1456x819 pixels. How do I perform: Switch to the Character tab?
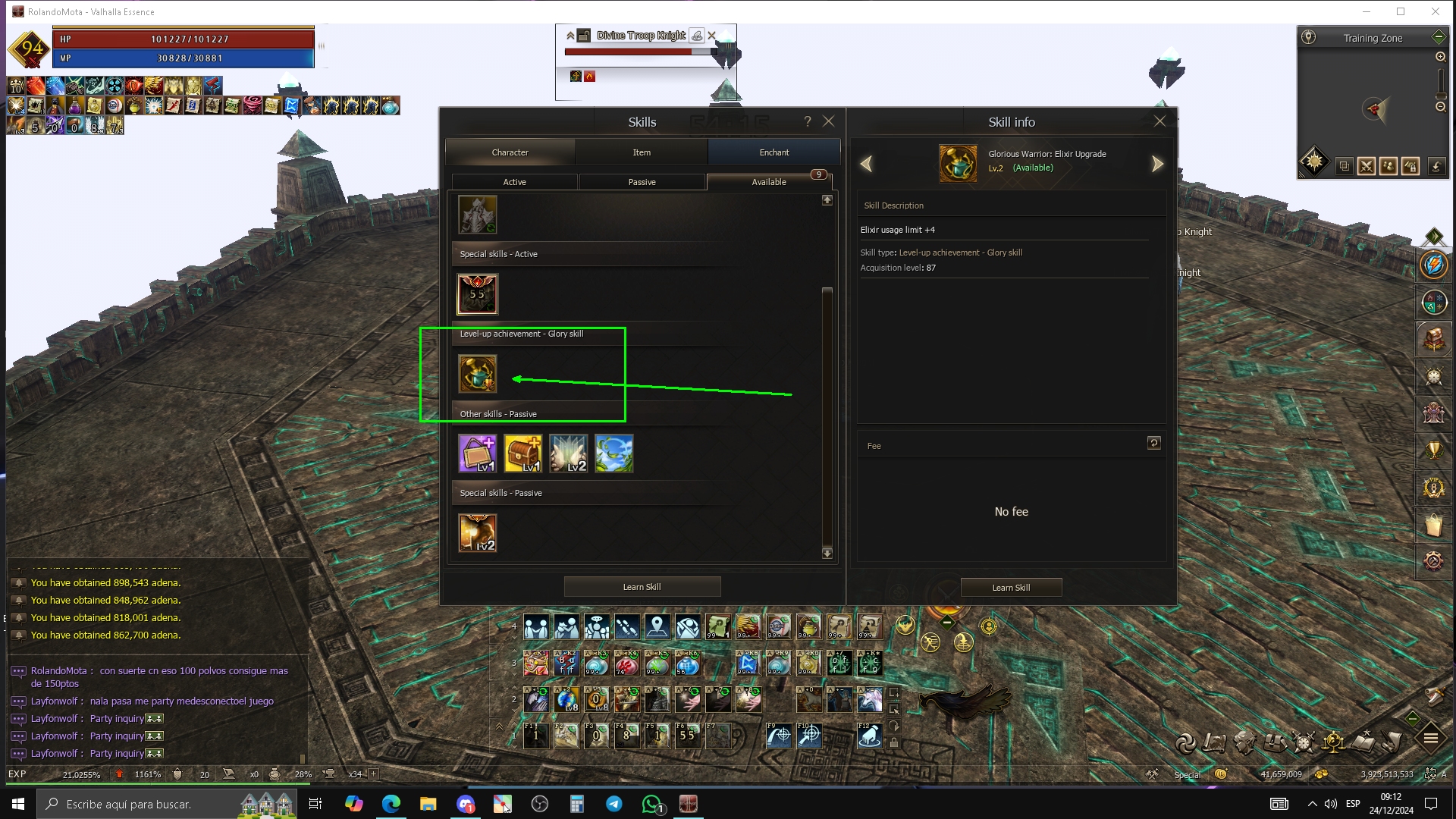[510, 152]
